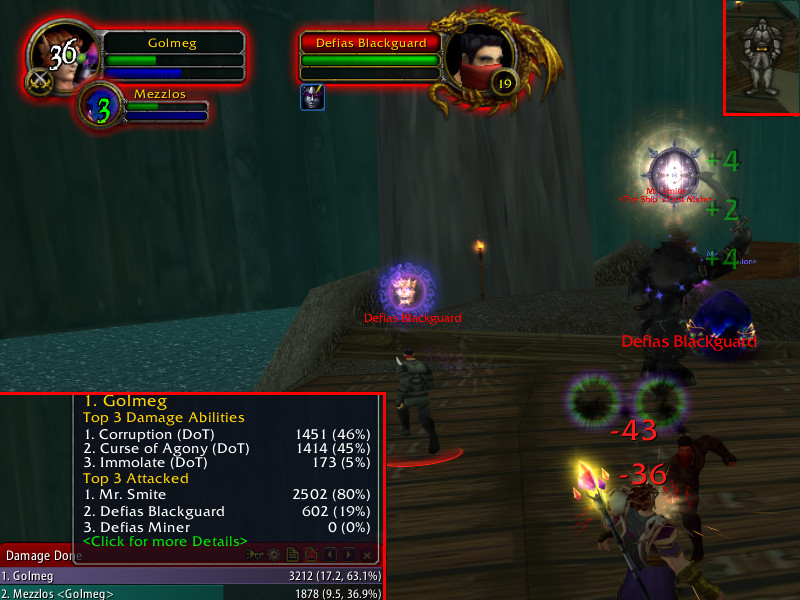
Task: Go to the next damage meter view
Action: 348,554
